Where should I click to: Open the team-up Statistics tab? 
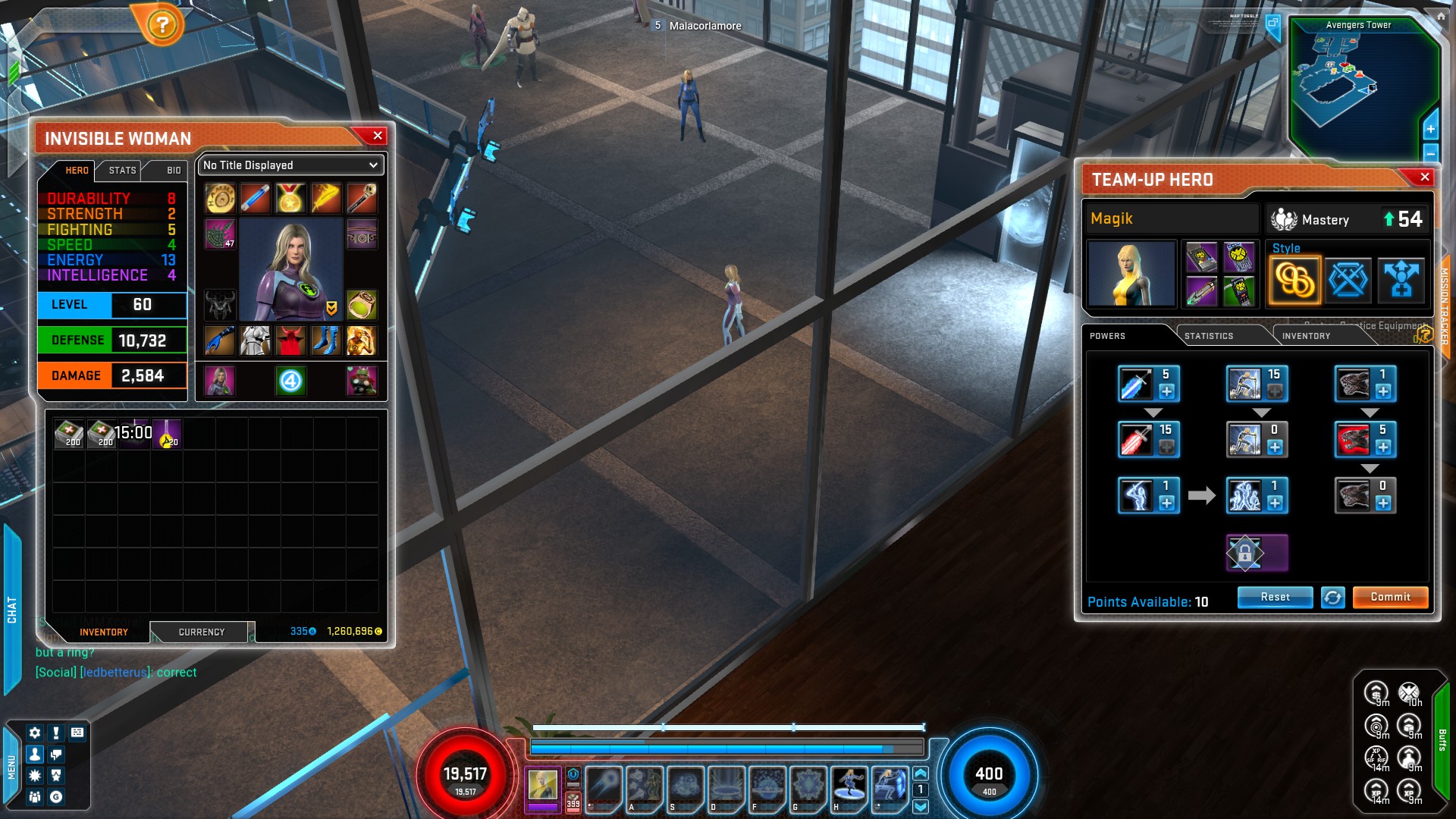(x=1209, y=336)
